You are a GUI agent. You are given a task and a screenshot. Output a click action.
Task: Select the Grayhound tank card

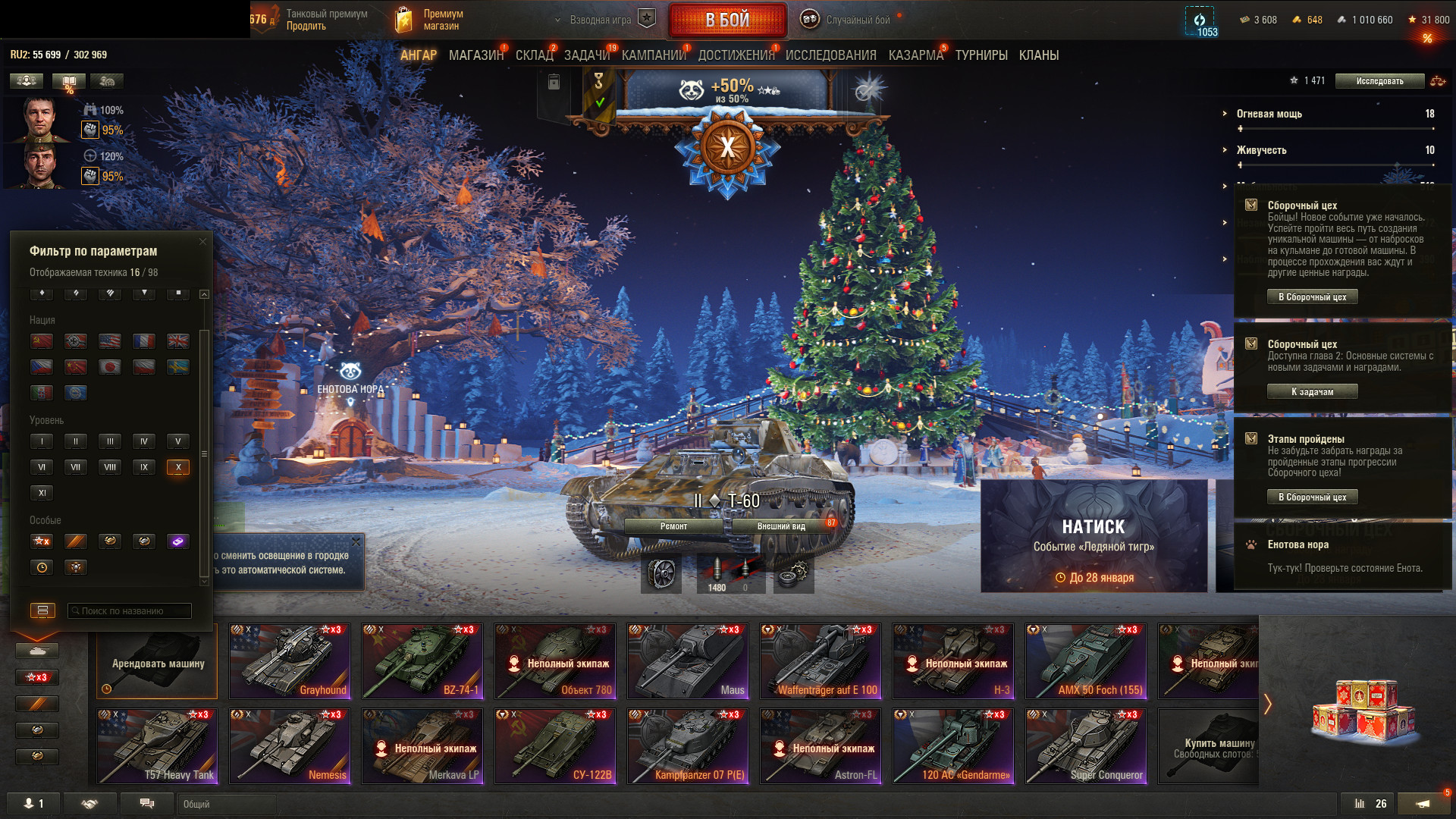290,661
